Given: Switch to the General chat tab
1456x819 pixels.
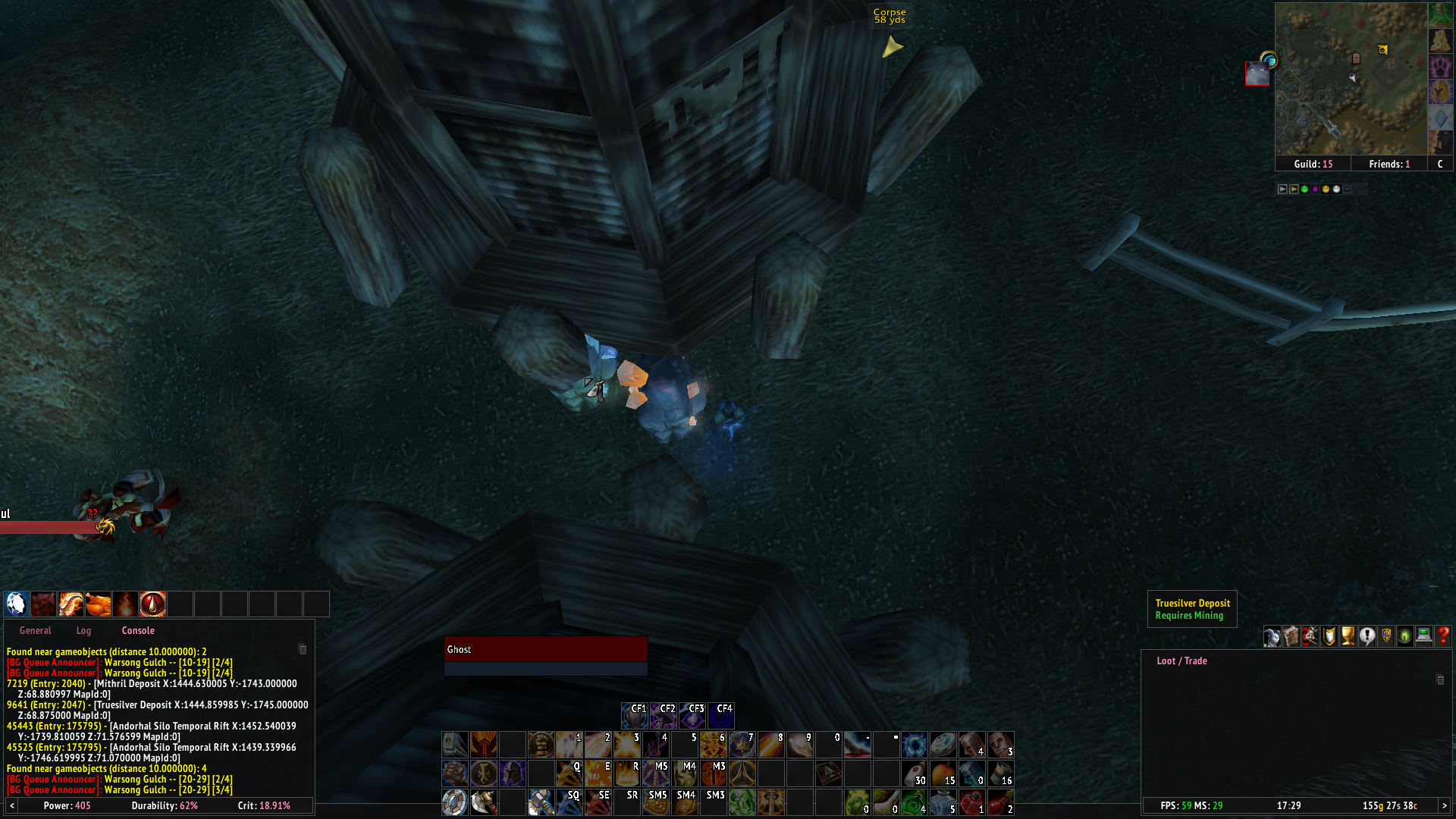Looking at the screenshot, I should coord(35,630).
